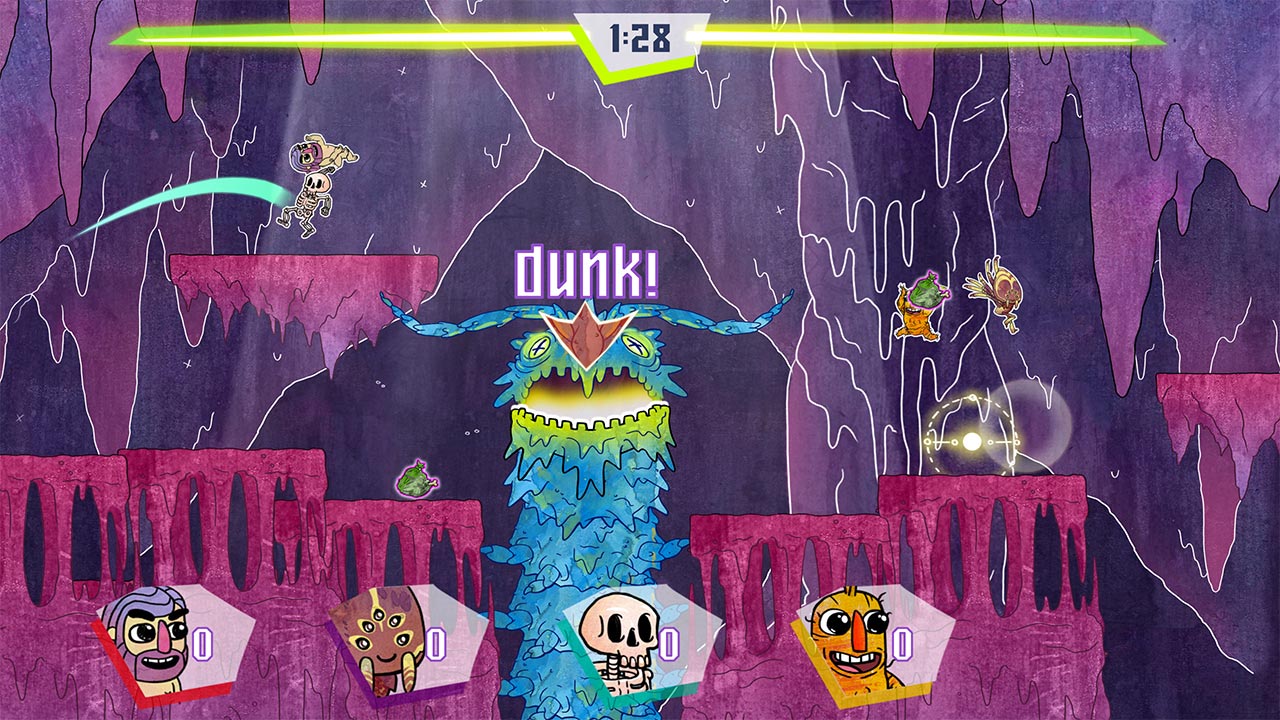The width and height of the screenshot is (1280, 720).
Task: Click the green timer progress bar
Action: point(300,38)
